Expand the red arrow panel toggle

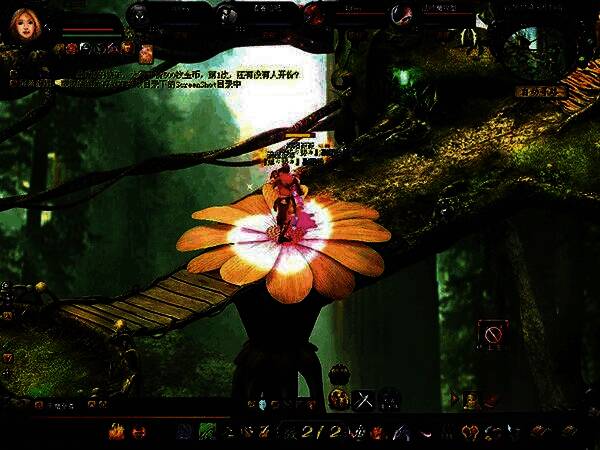[x=455, y=399]
